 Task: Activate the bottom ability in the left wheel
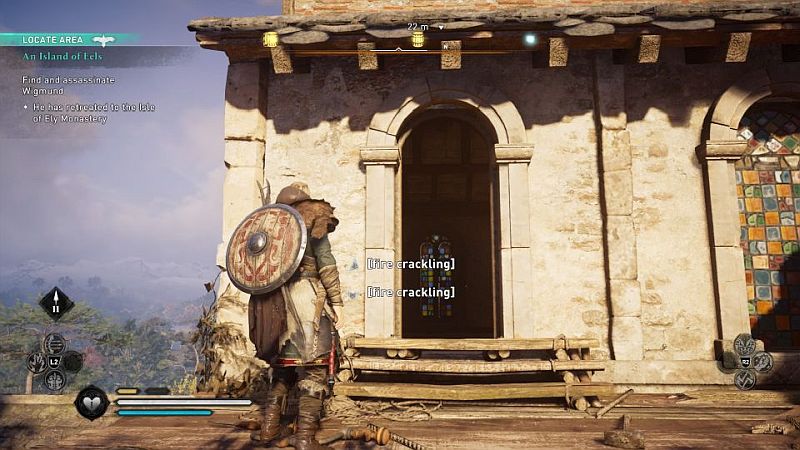click(55, 380)
